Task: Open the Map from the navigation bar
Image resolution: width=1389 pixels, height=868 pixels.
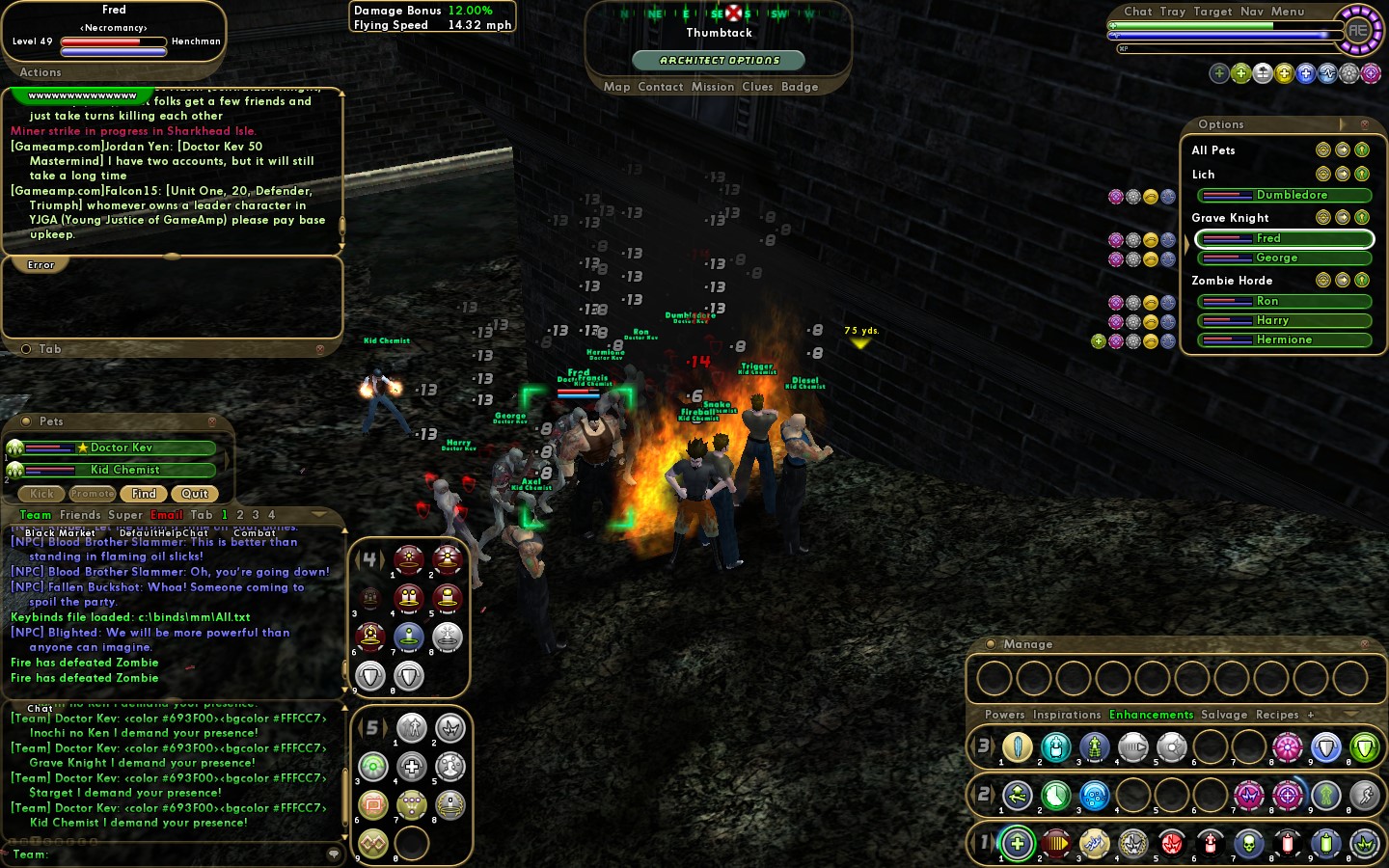Action: 616,87
